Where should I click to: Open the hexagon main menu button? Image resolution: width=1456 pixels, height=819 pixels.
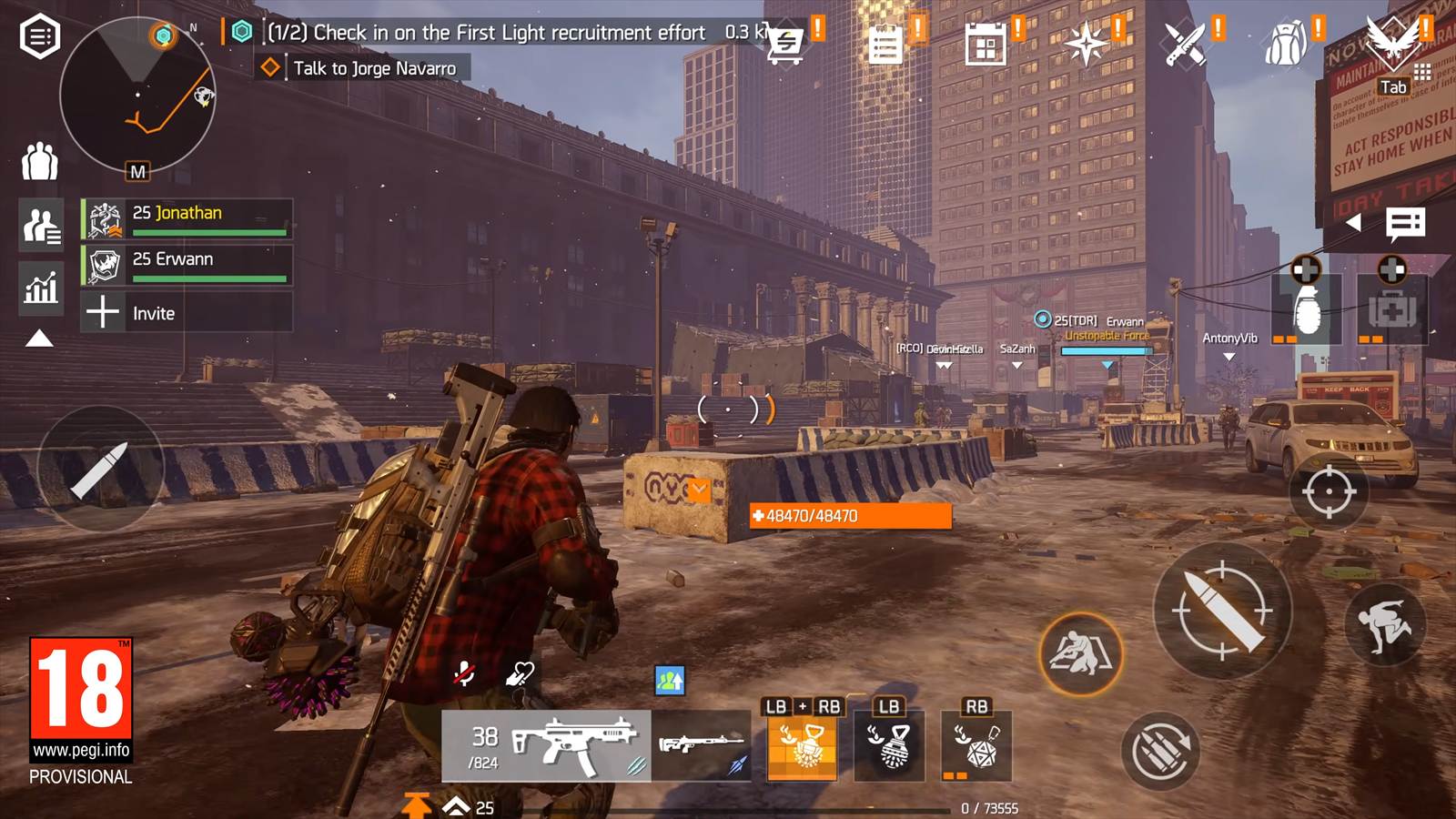pyautogui.click(x=40, y=37)
